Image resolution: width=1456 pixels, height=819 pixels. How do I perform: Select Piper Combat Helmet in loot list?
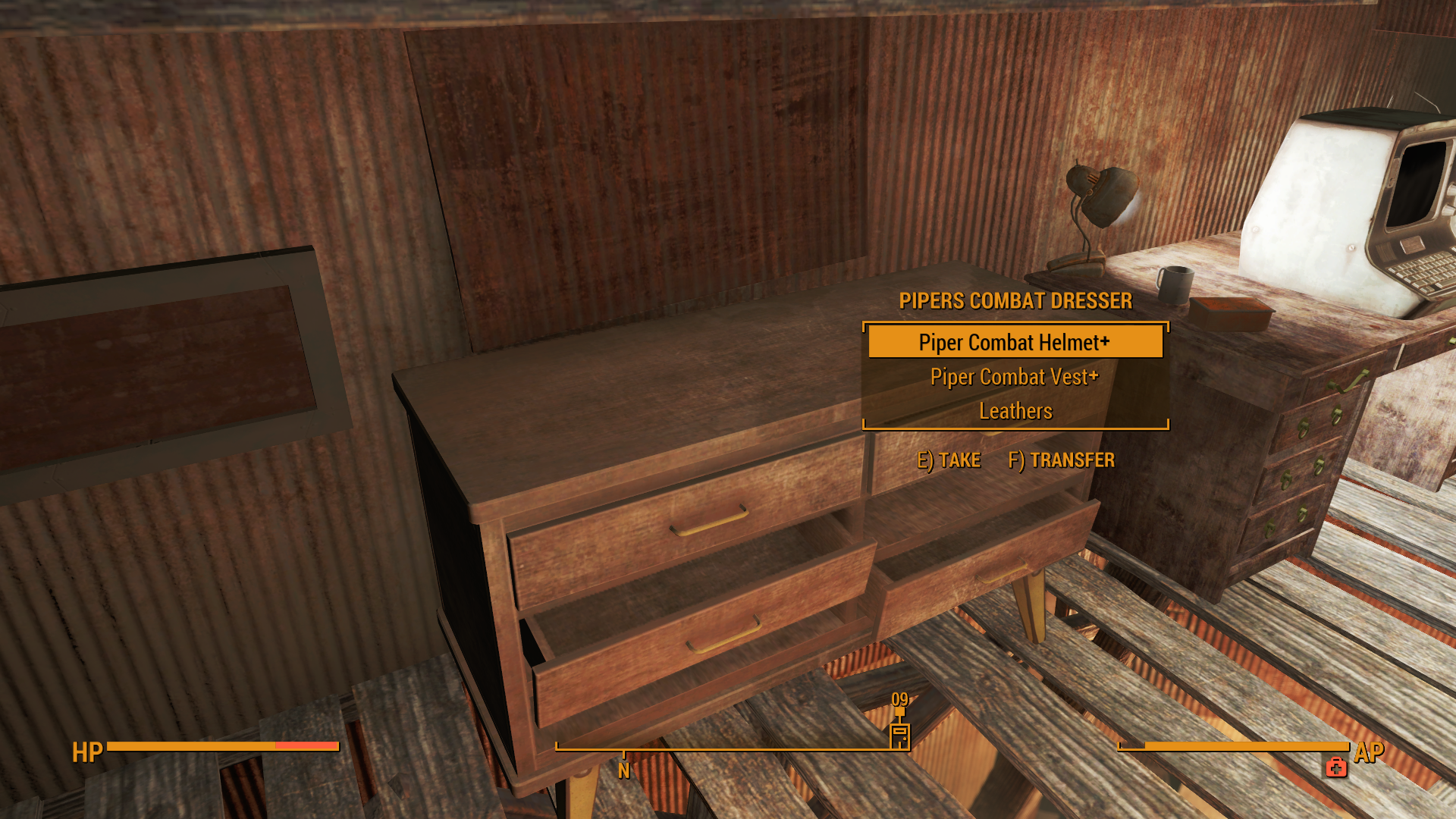1014,343
